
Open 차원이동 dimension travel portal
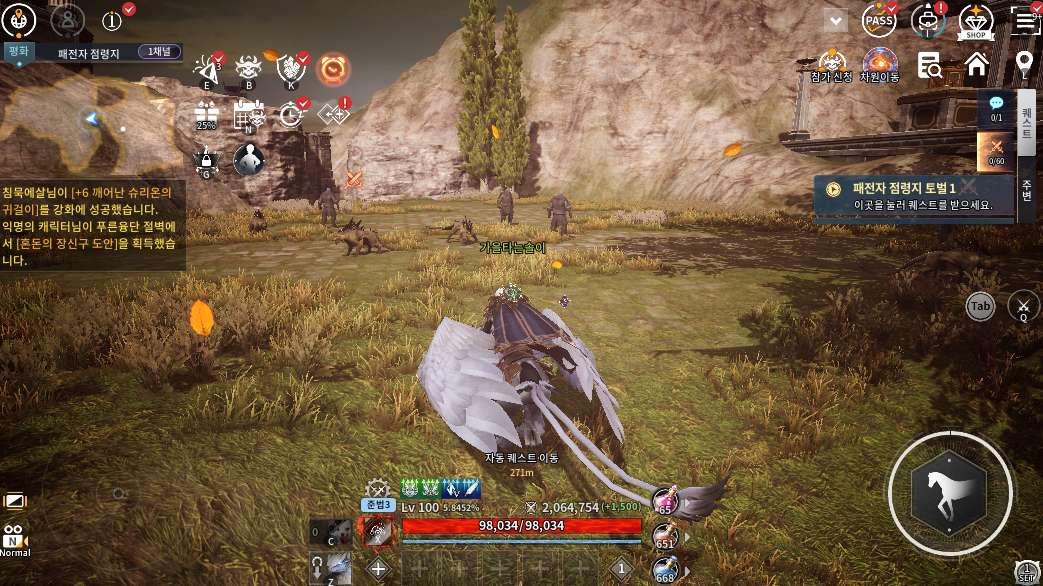point(880,63)
